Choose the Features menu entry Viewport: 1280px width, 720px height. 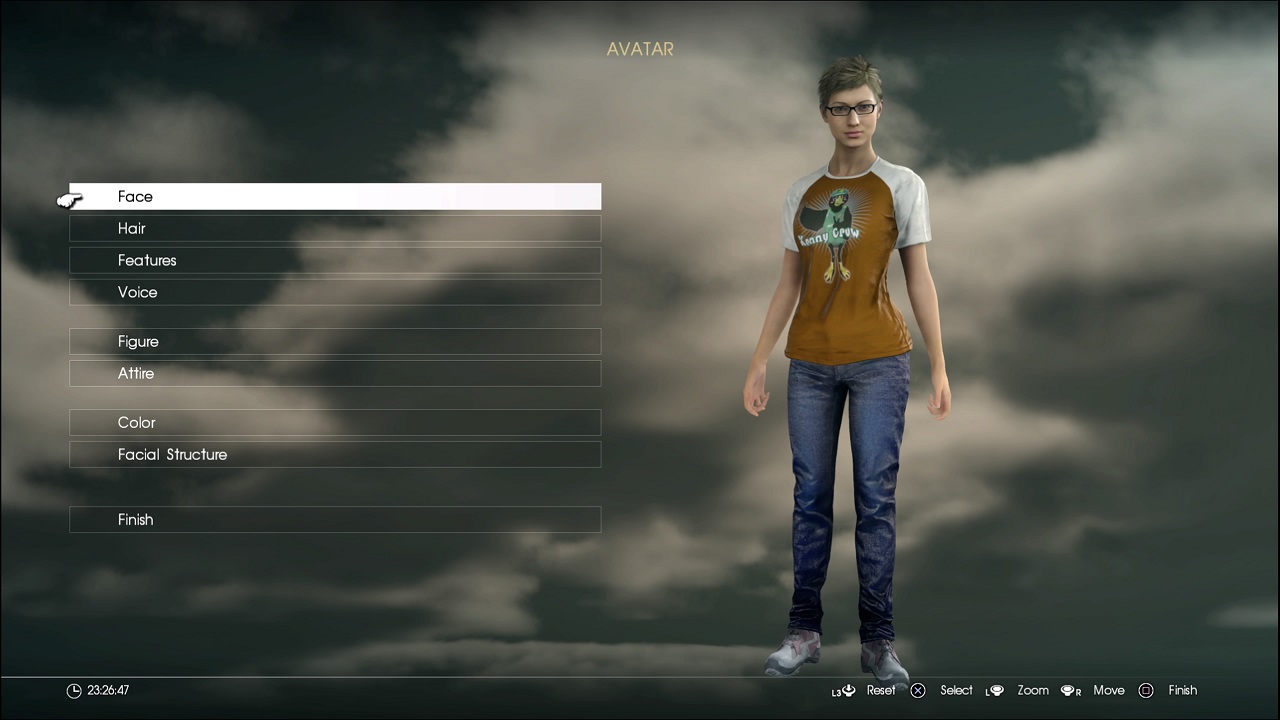pyautogui.click(x=335, y=261)
